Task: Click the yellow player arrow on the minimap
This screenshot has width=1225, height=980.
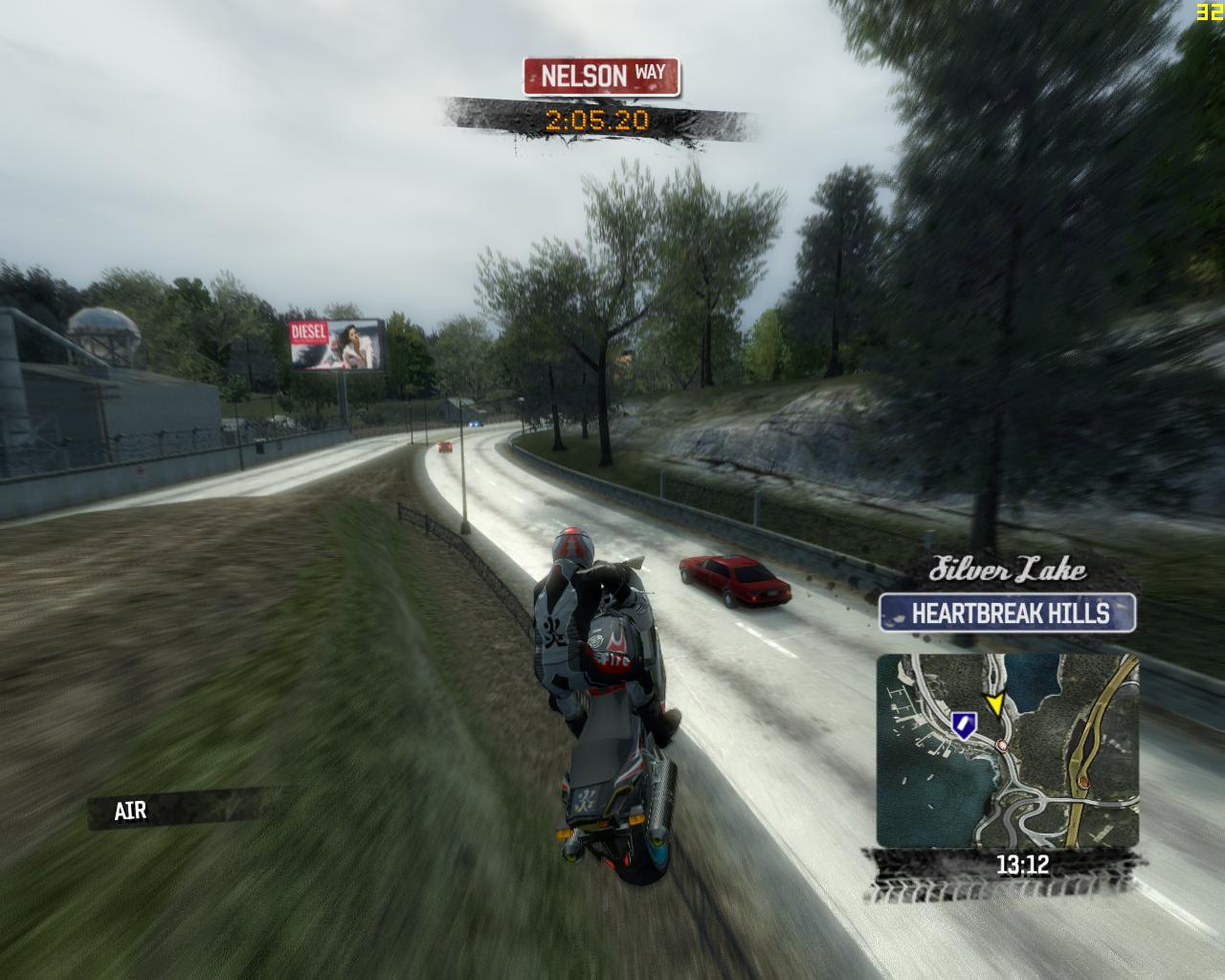Action: click(995, 706)
